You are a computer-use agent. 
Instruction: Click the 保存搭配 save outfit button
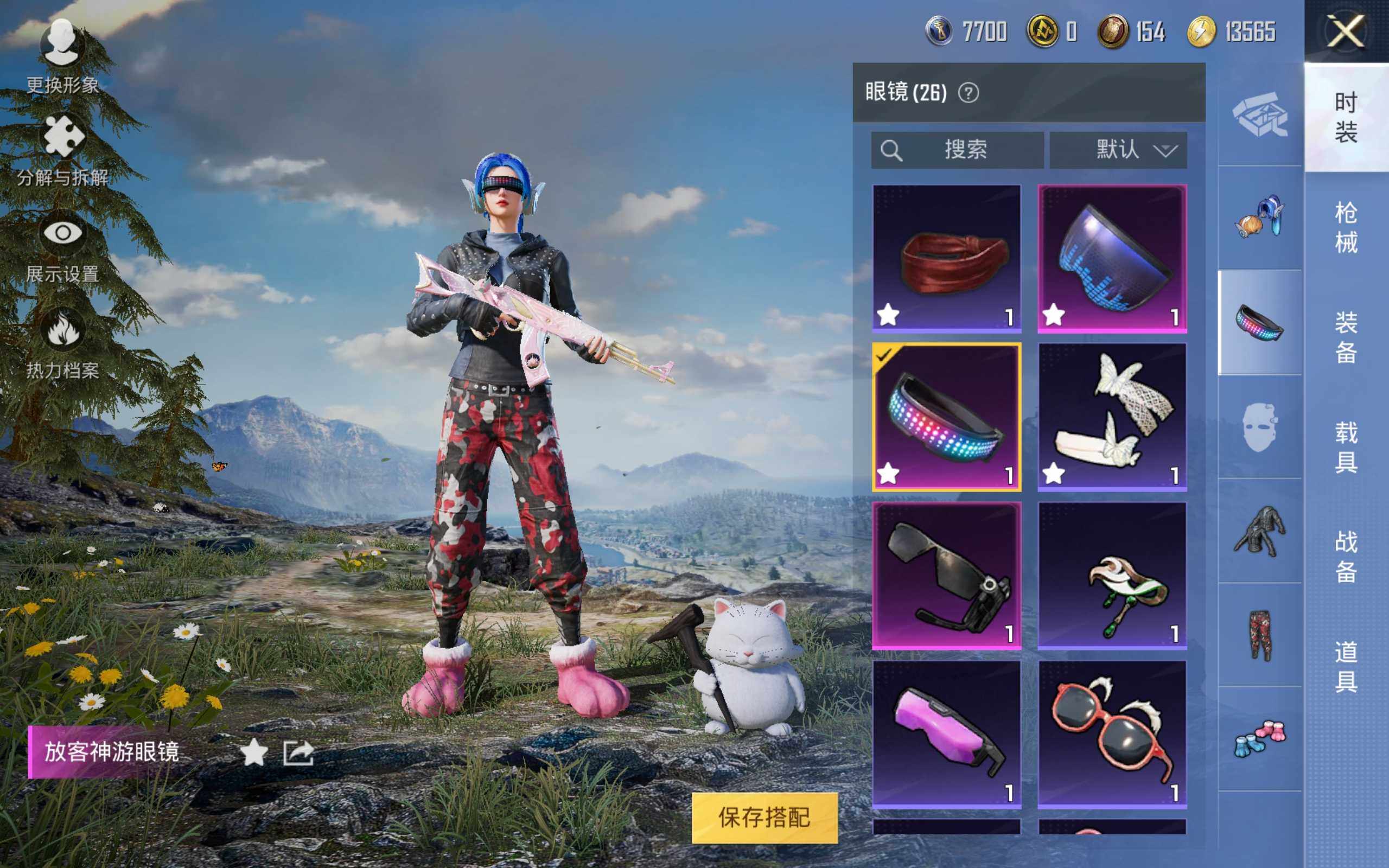pos(764,817)
